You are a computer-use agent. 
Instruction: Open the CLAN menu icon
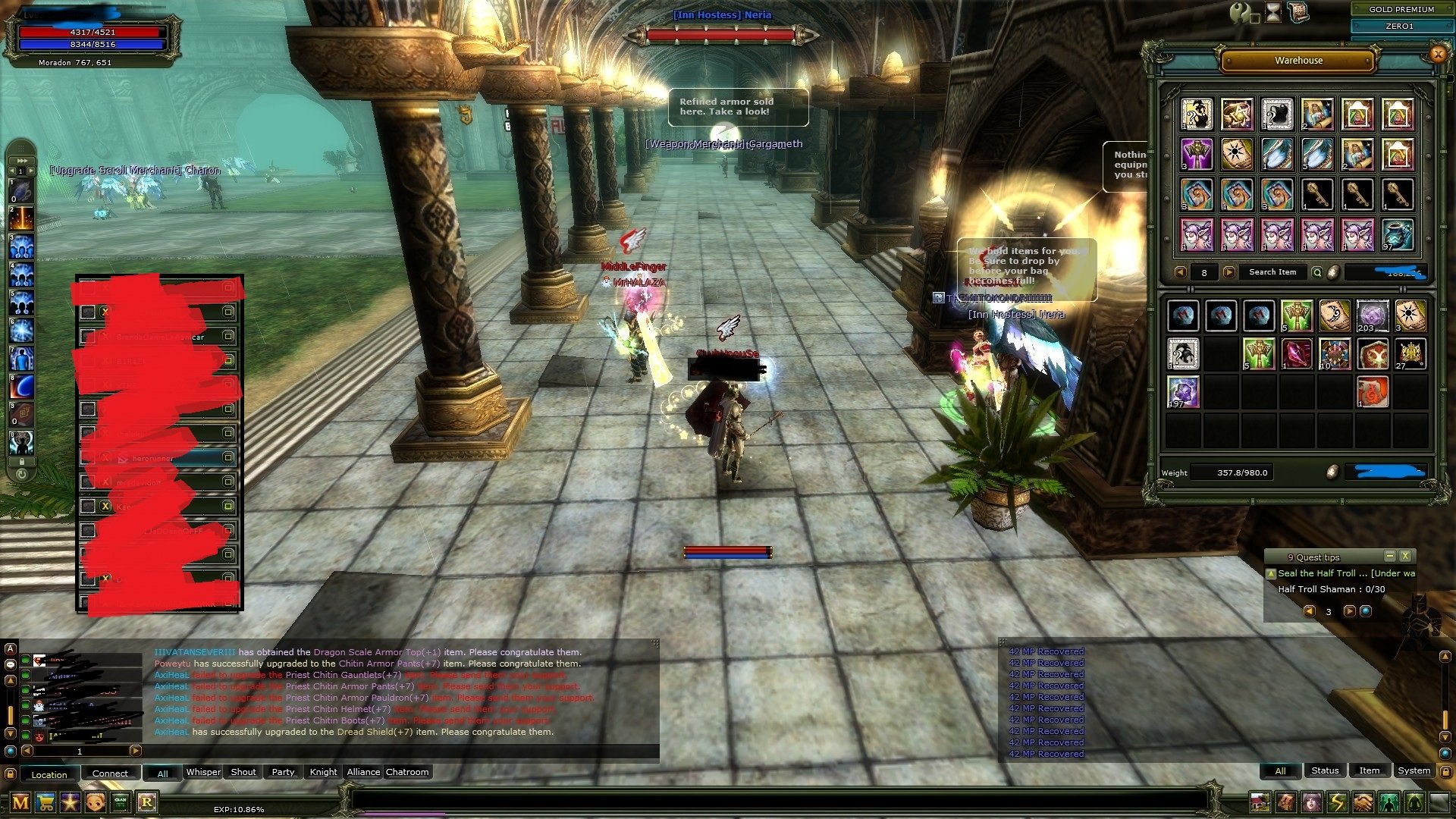coord(121,802)
